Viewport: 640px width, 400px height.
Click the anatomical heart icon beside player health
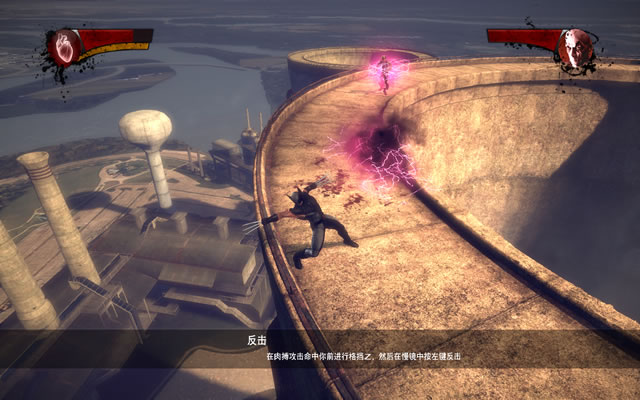point(66,47)
